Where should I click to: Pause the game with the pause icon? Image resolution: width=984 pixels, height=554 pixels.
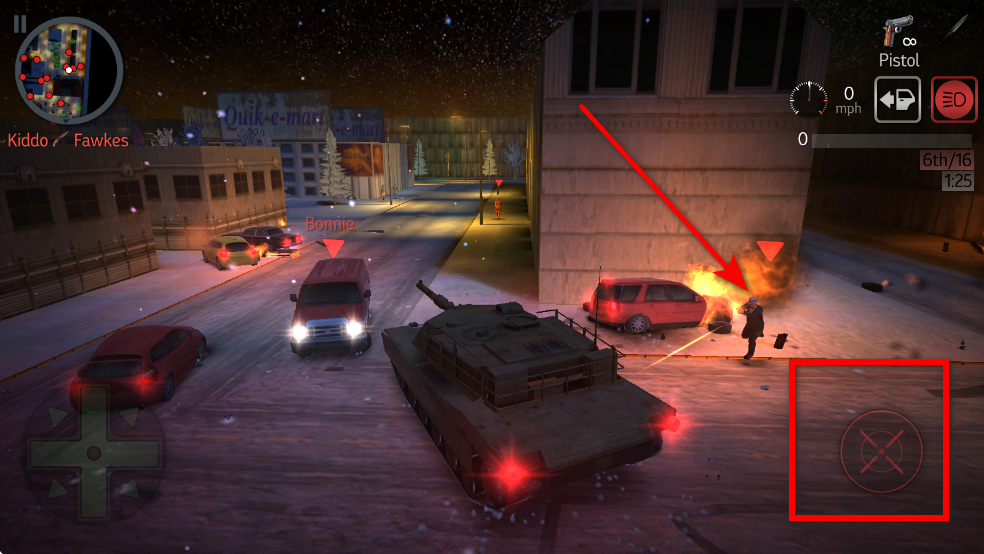pyautogui.click(x=20, y=24)
